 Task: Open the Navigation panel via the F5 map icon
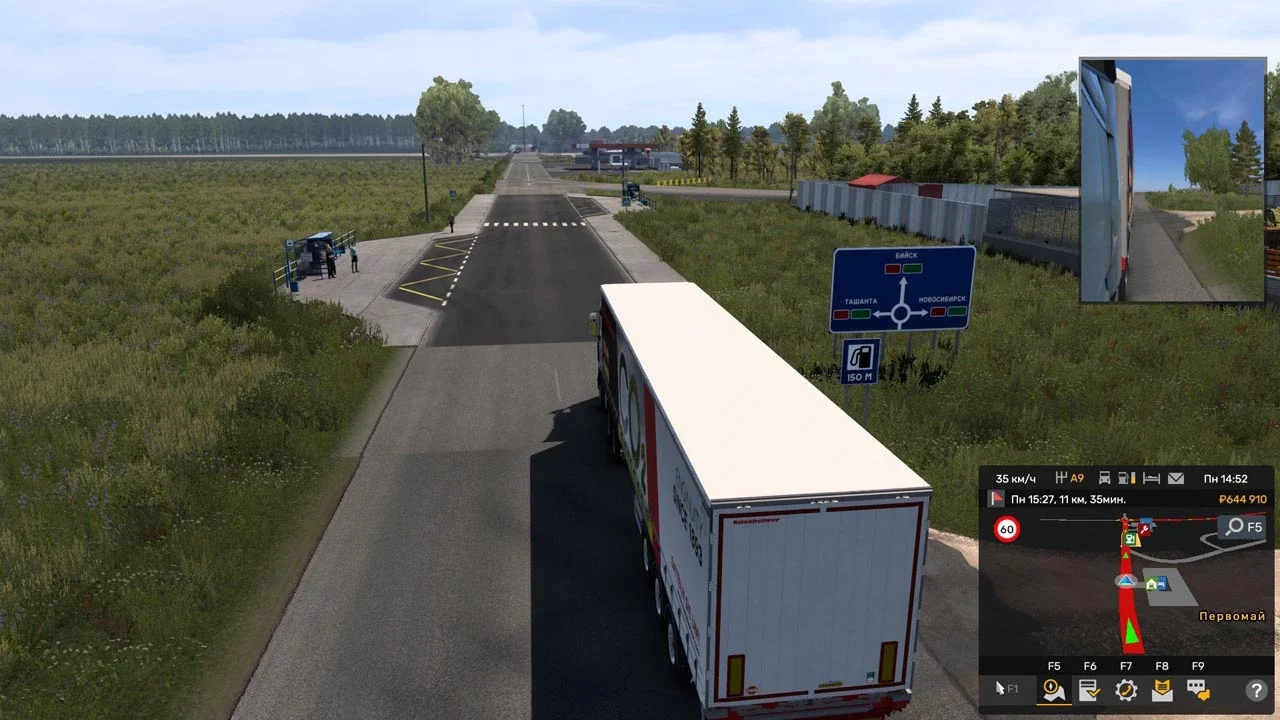(x=1052, y=689)
